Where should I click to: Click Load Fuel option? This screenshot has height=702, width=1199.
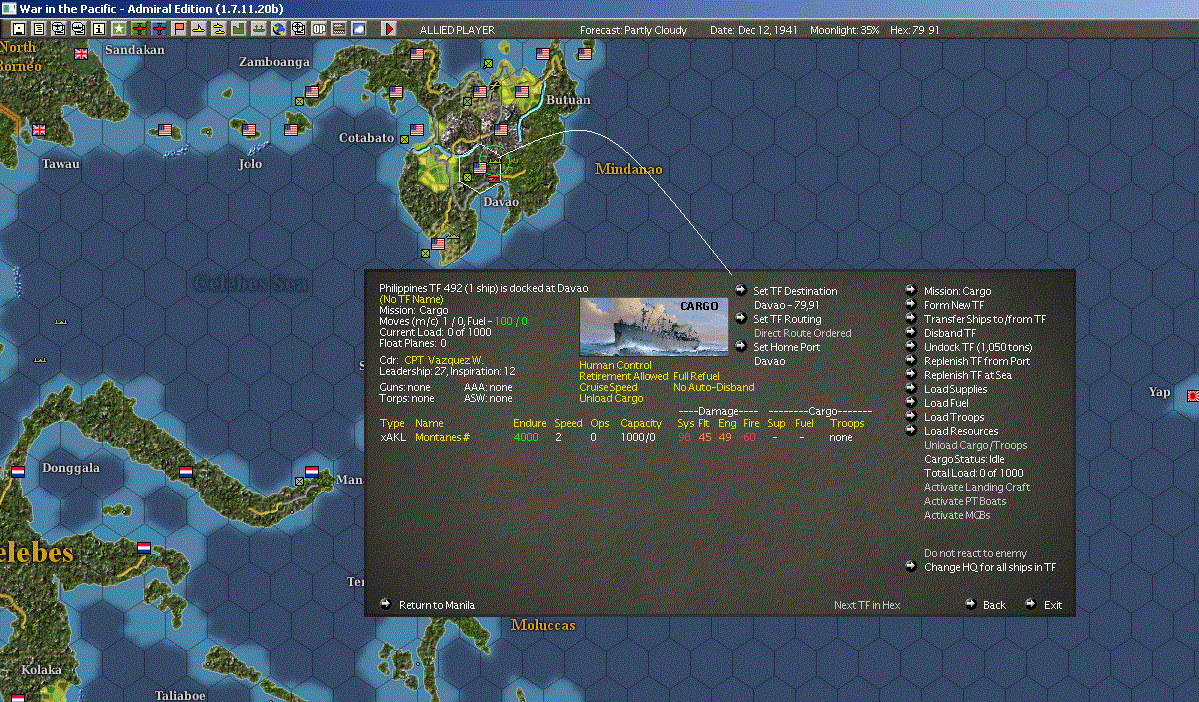945,403
